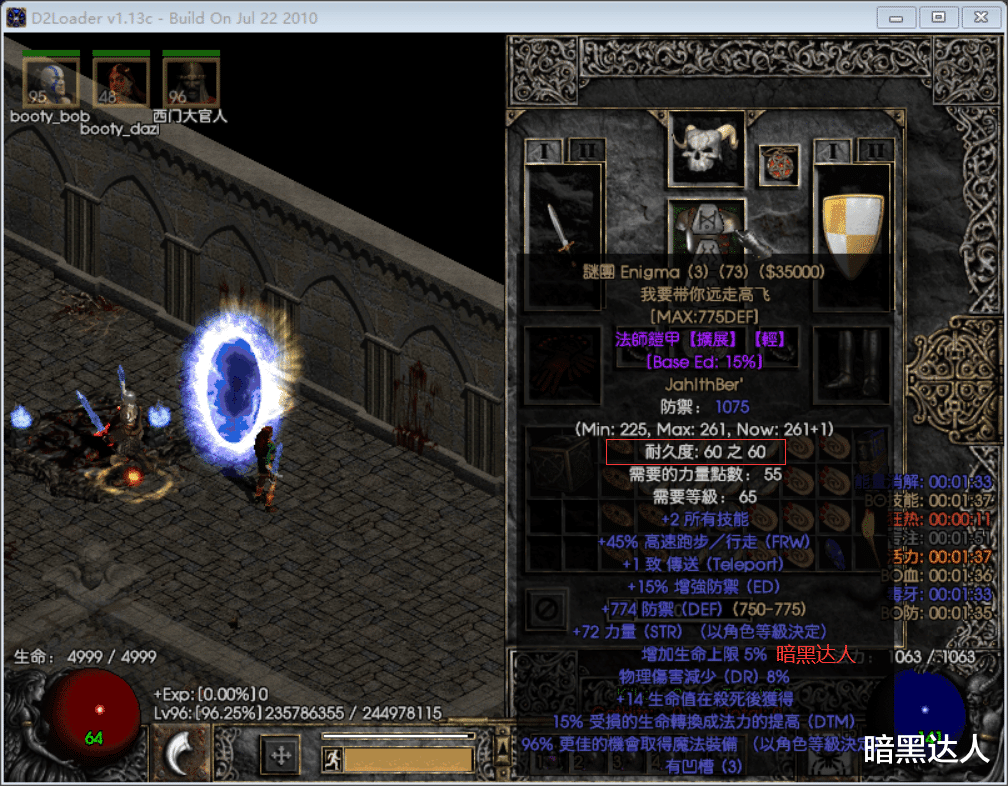
Task: Toggle the run/walk button
Action: point(333,760)
